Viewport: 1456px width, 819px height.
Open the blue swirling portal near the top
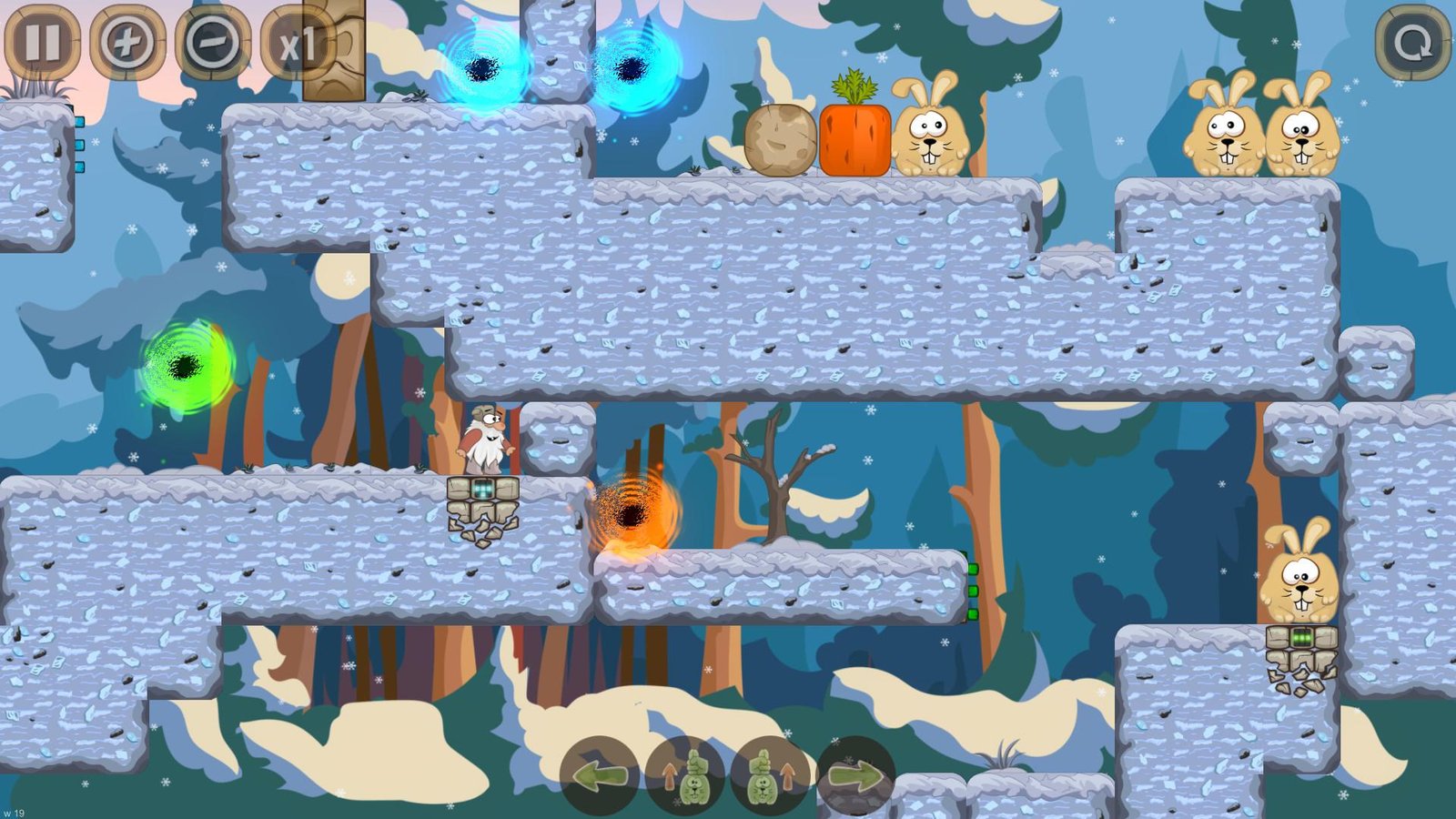tap(637, 68)
